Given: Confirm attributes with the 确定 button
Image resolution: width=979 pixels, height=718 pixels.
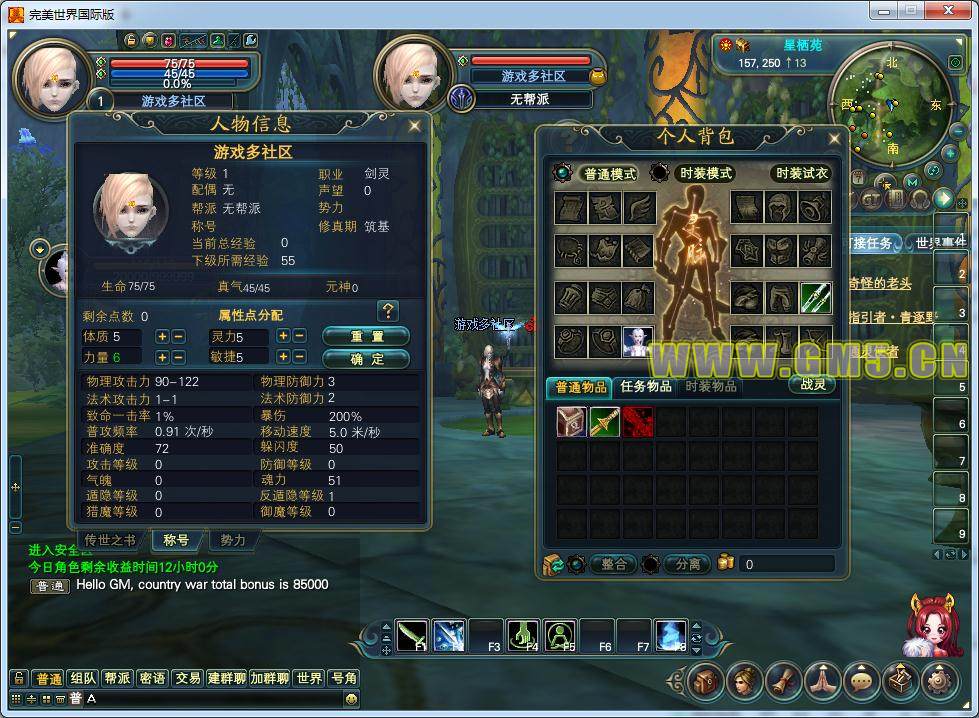Looking at the screenshot, I should (x=366, y=358).
